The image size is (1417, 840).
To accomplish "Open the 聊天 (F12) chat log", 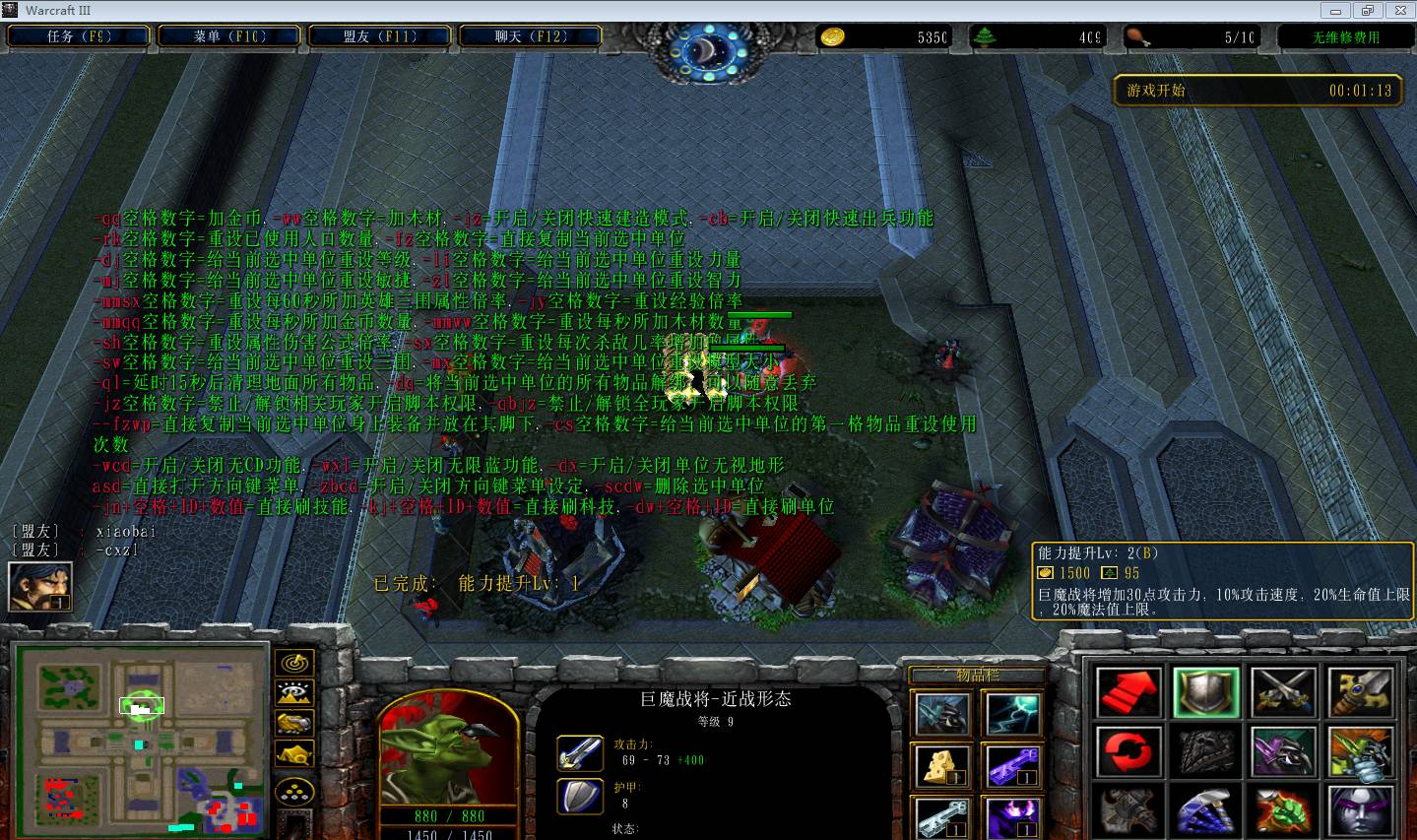I will point(531,36).
